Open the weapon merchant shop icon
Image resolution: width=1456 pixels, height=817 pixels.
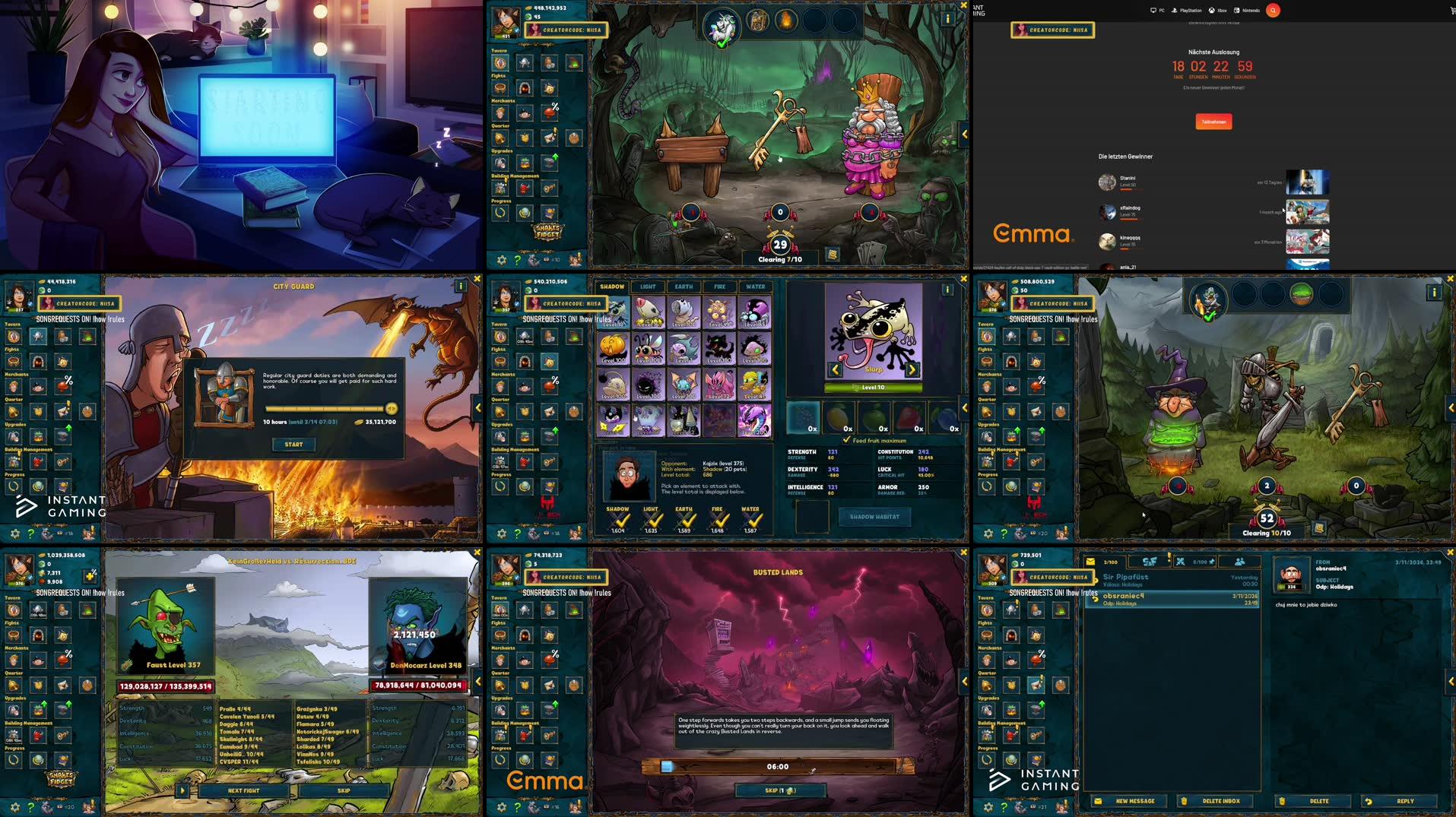coord(500,386)
